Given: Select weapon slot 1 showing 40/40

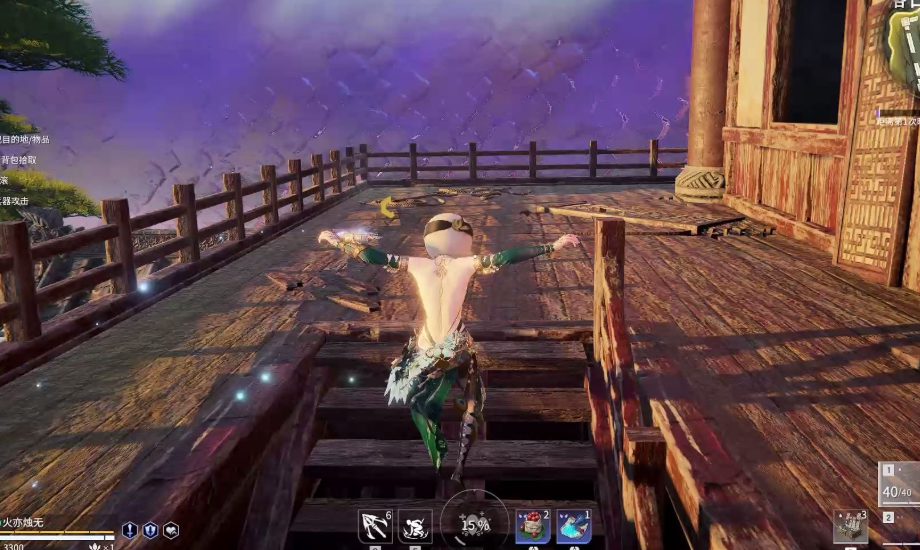Looking at the screenshot, I should pyautogui.click(x=899, y=485).
